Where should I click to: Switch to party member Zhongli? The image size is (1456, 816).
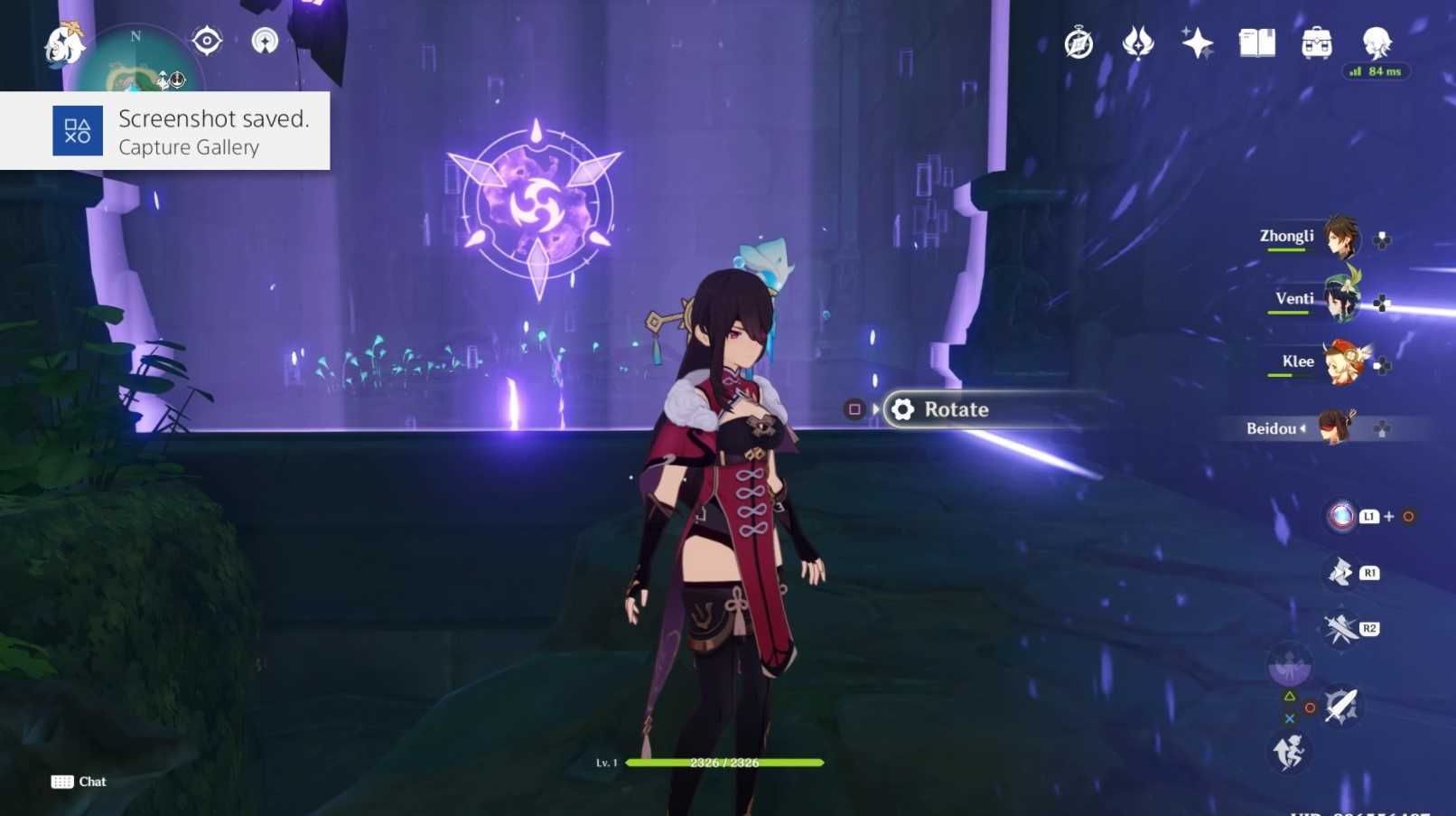tap(1340, 237)
